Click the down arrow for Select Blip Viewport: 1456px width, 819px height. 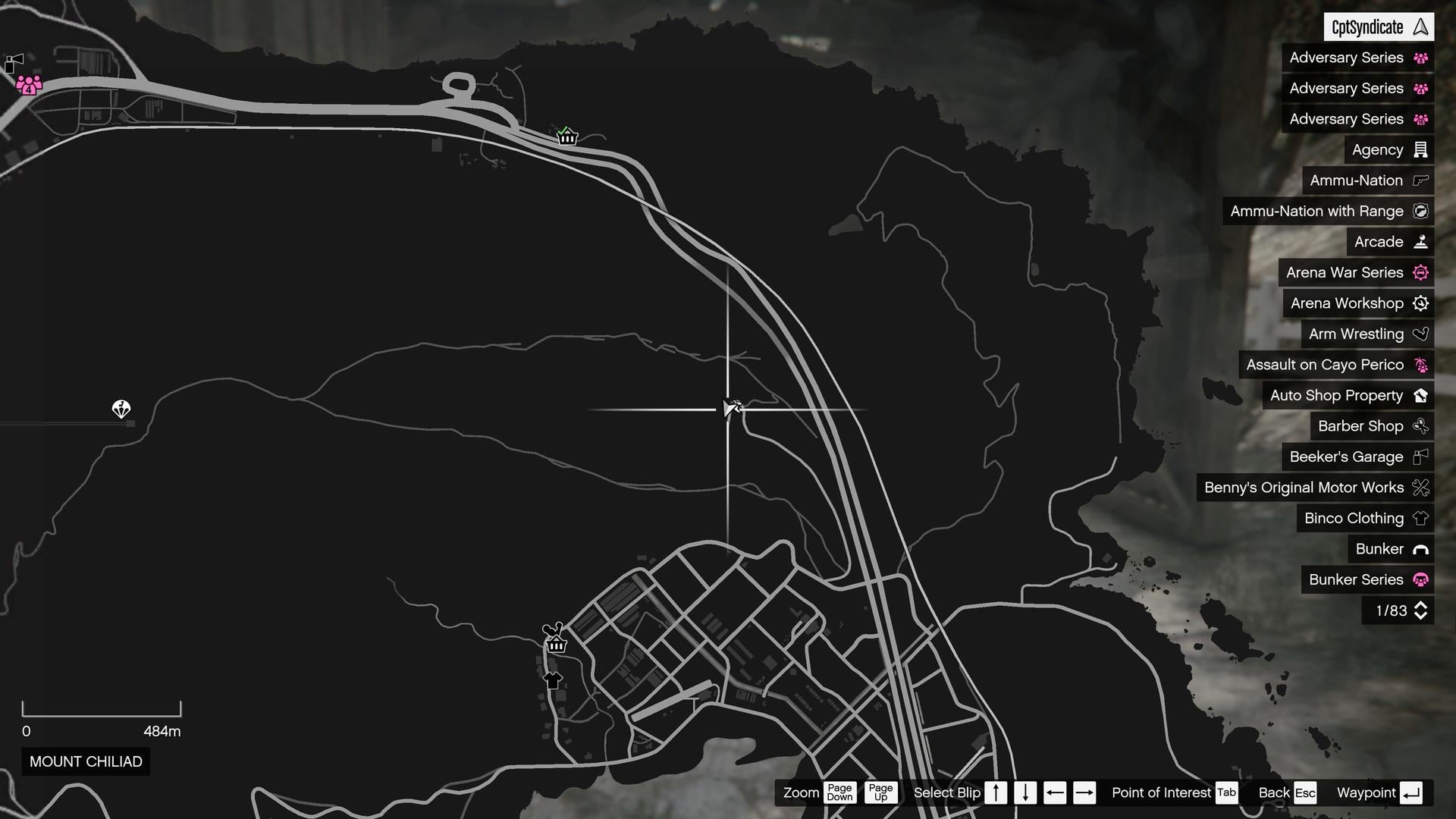[1025, 792]
